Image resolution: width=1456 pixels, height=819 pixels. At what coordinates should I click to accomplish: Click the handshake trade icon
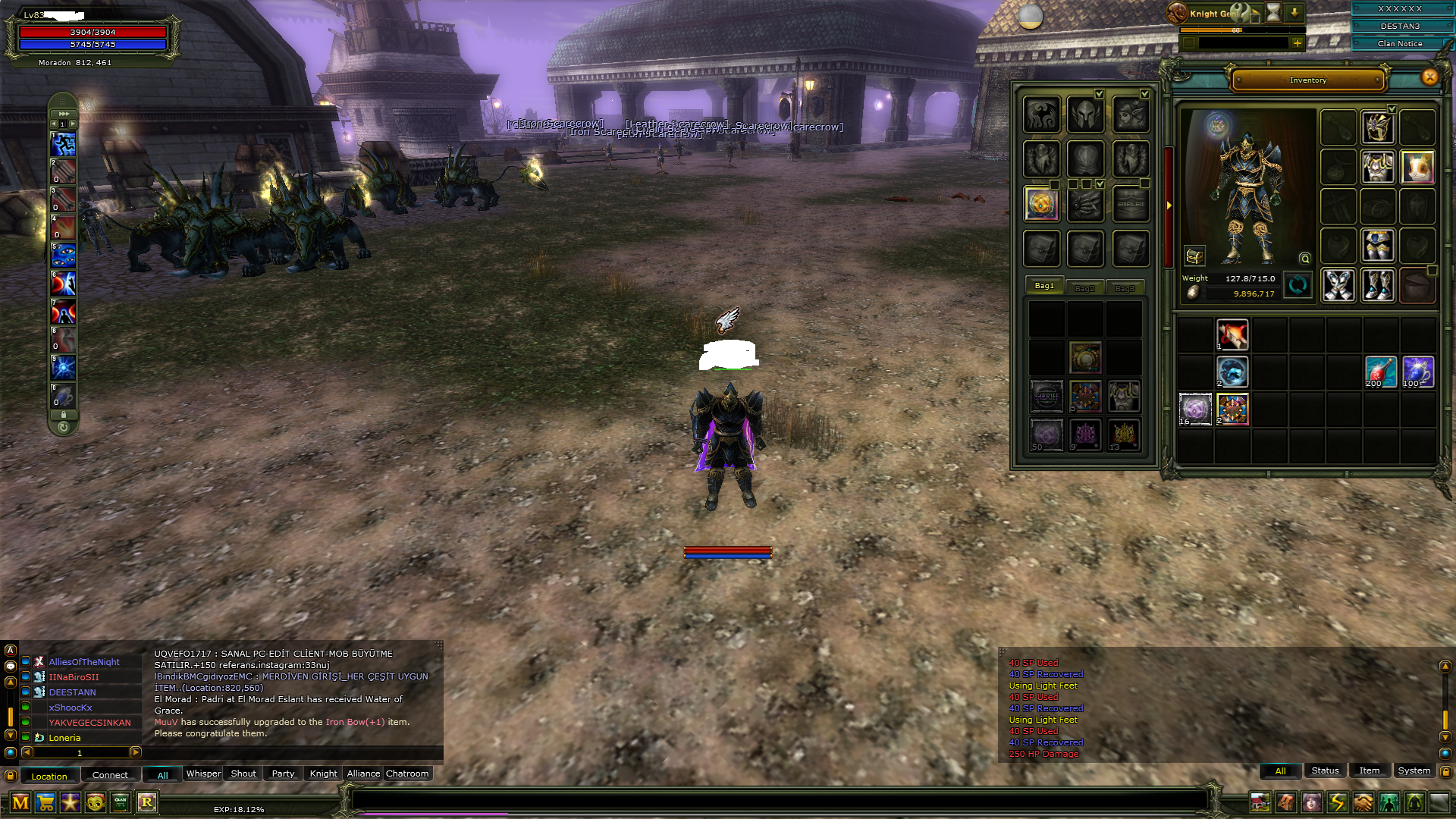click(x=1363, y=802)
